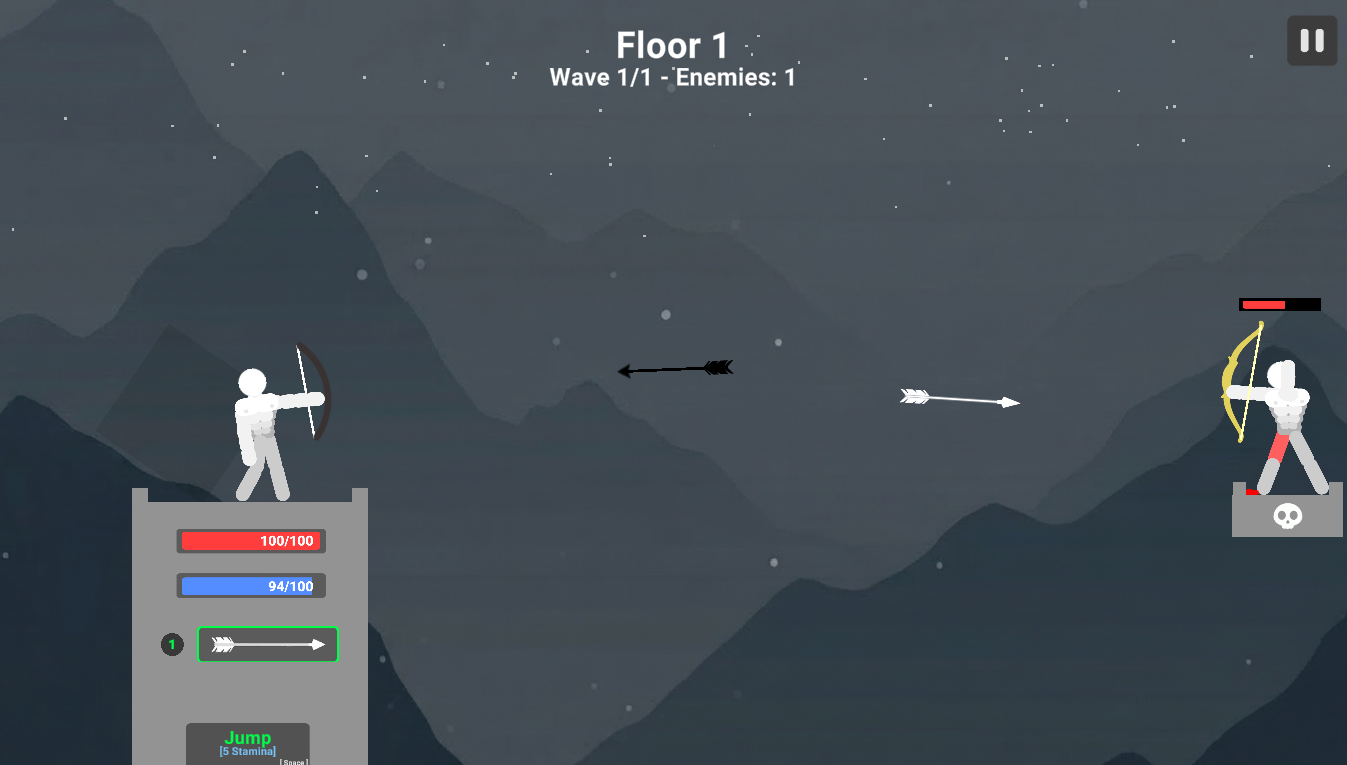Click the dark arrow counter badge showing 1
Viewport: 1347px width, 765px height.
[172, 644]
